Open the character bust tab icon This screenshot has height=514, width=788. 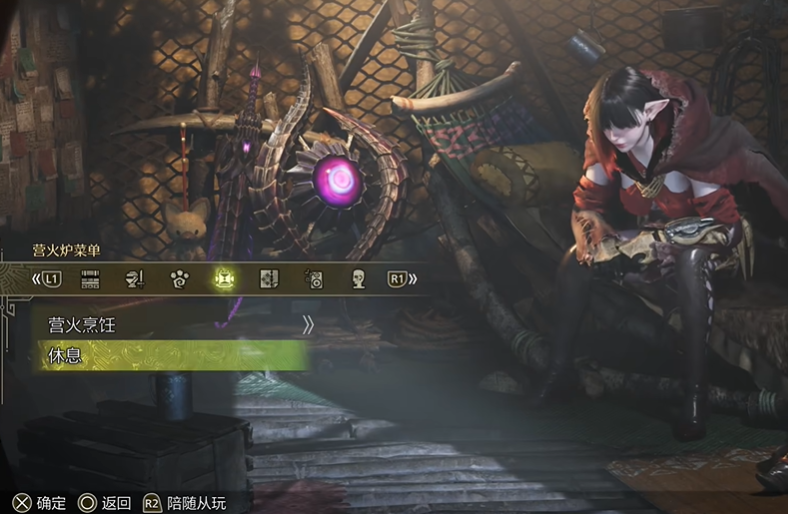click(x=358, y=279)
